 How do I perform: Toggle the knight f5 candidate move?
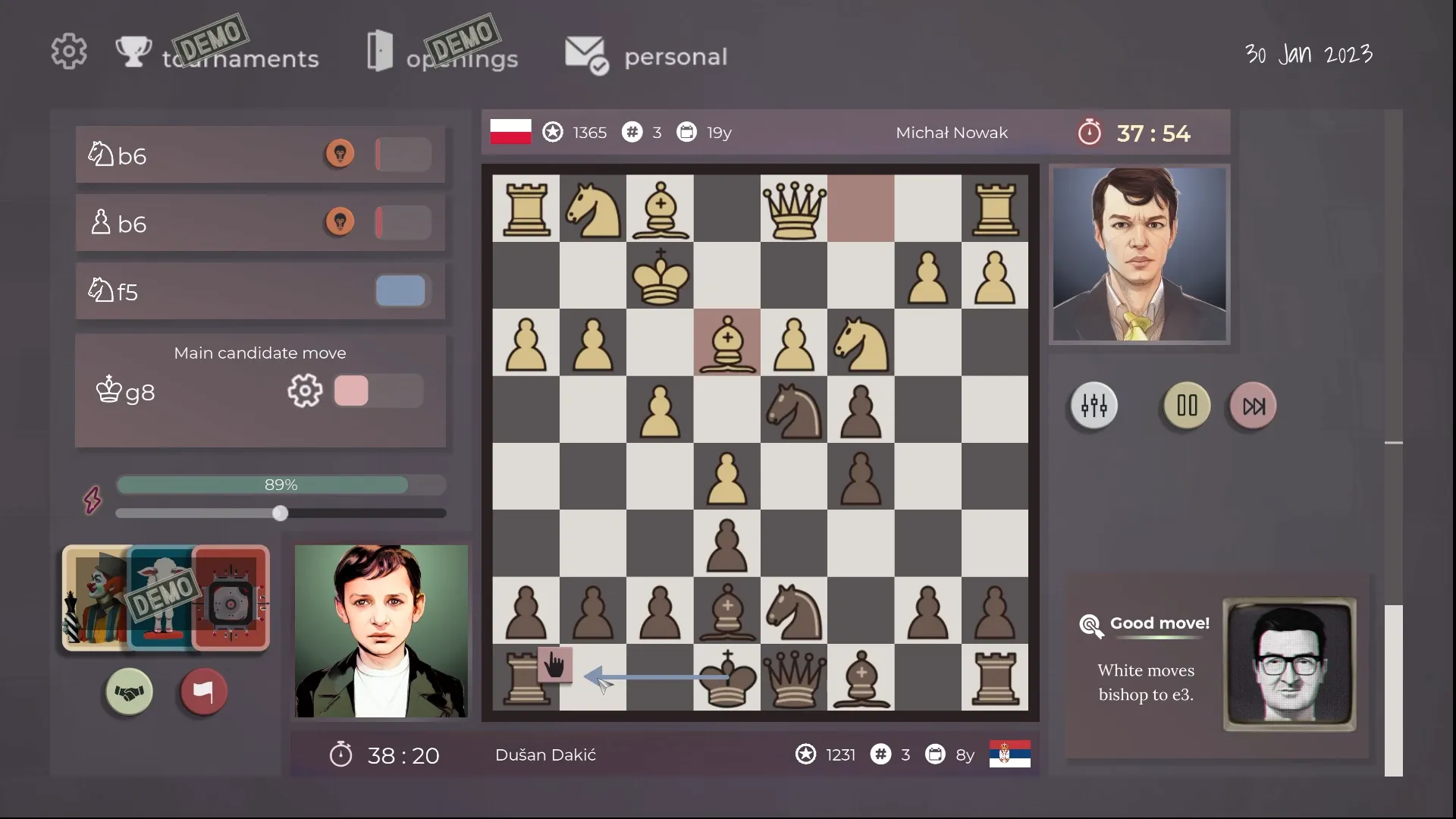401,290
